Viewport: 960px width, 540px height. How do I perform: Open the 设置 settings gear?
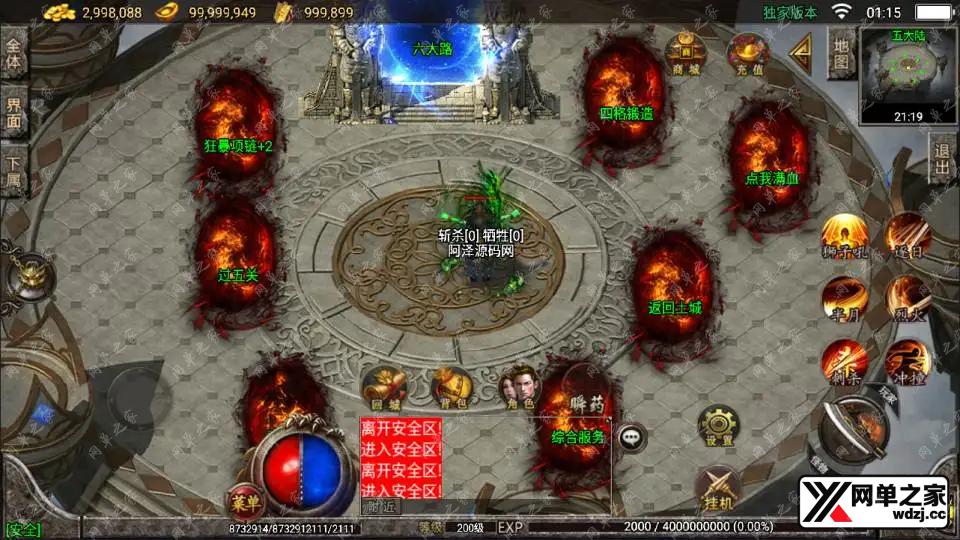[717, 426]
